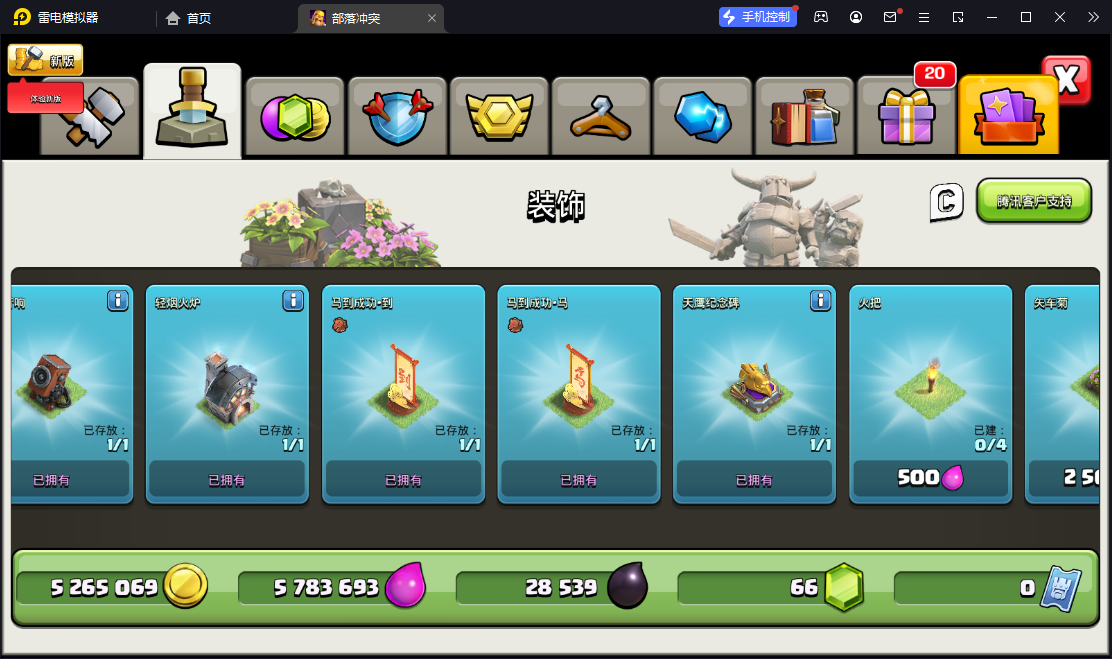Click the 腾讯客户支持 green button
The height and width of the screenshot is (659, 1112).
(1033, 201)
